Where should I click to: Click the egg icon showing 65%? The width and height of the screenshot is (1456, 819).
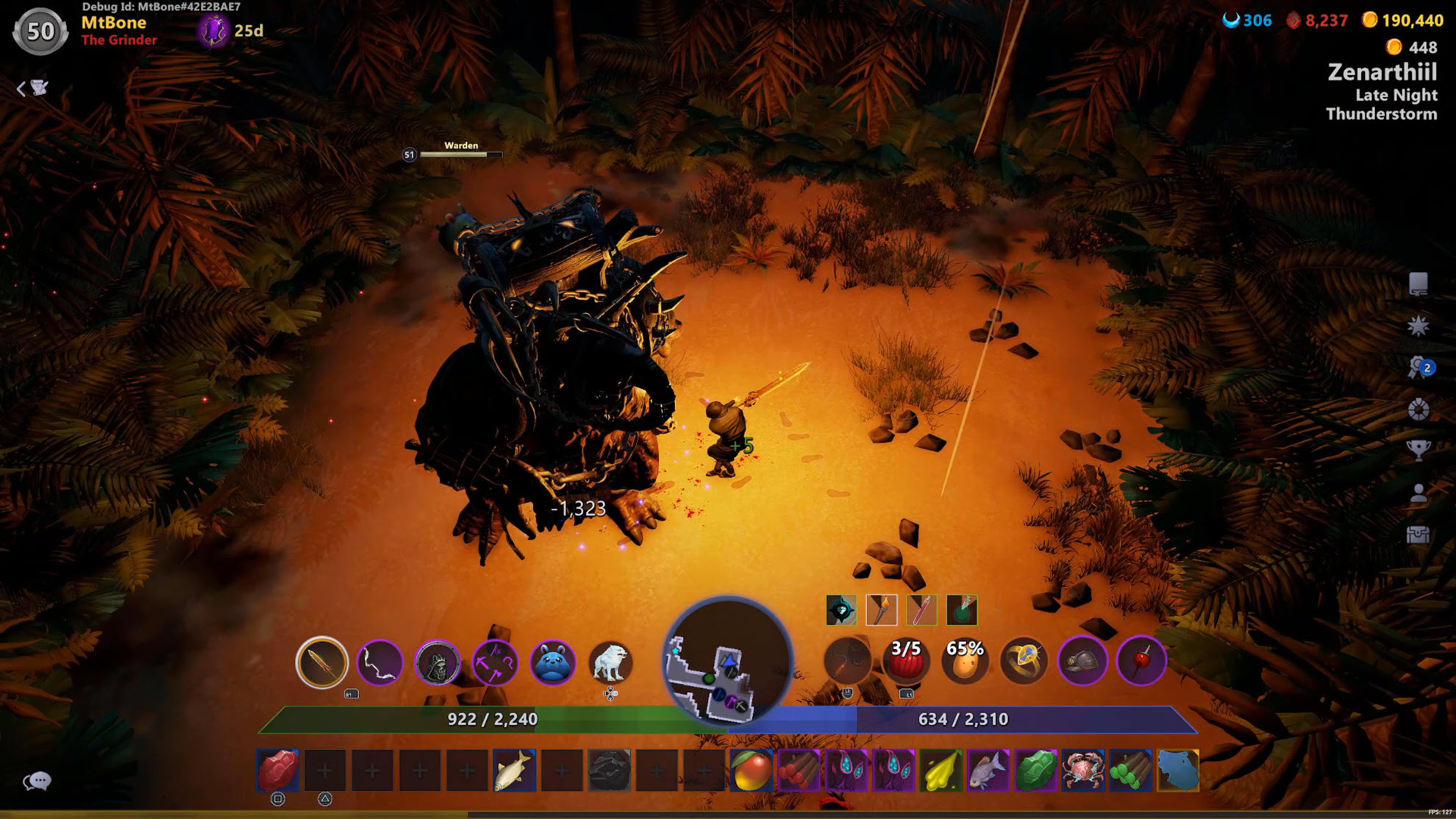[x=965, y=661]
